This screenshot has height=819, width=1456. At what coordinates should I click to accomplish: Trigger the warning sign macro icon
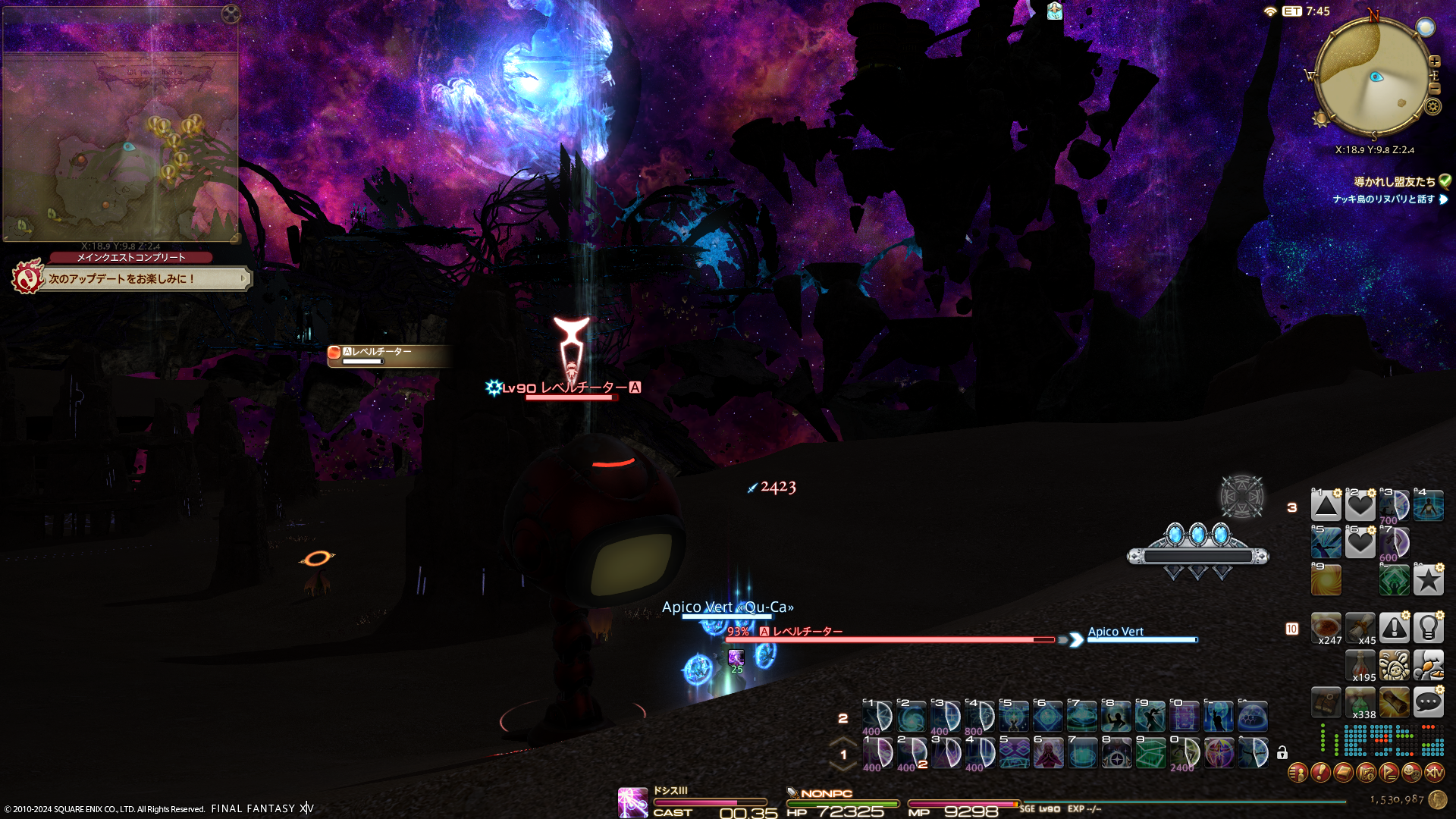click(1394, 629)
